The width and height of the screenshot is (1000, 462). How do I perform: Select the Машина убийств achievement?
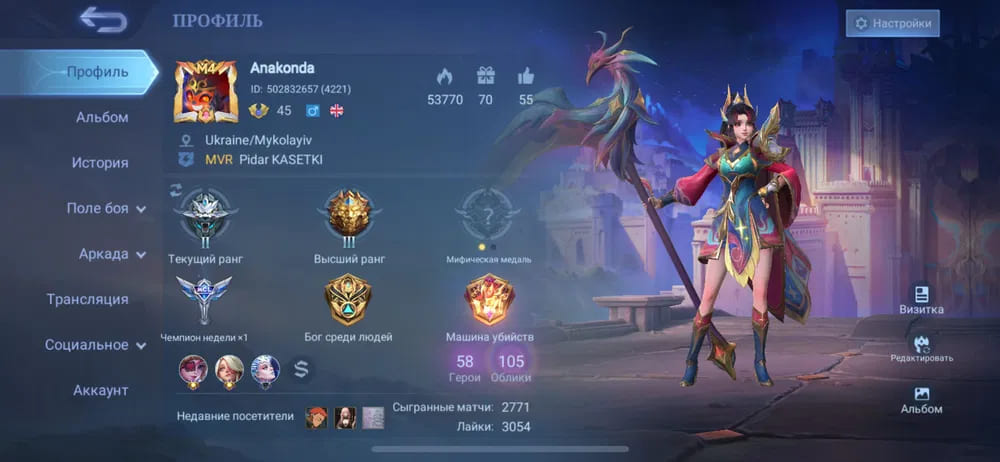coord(490,299)
